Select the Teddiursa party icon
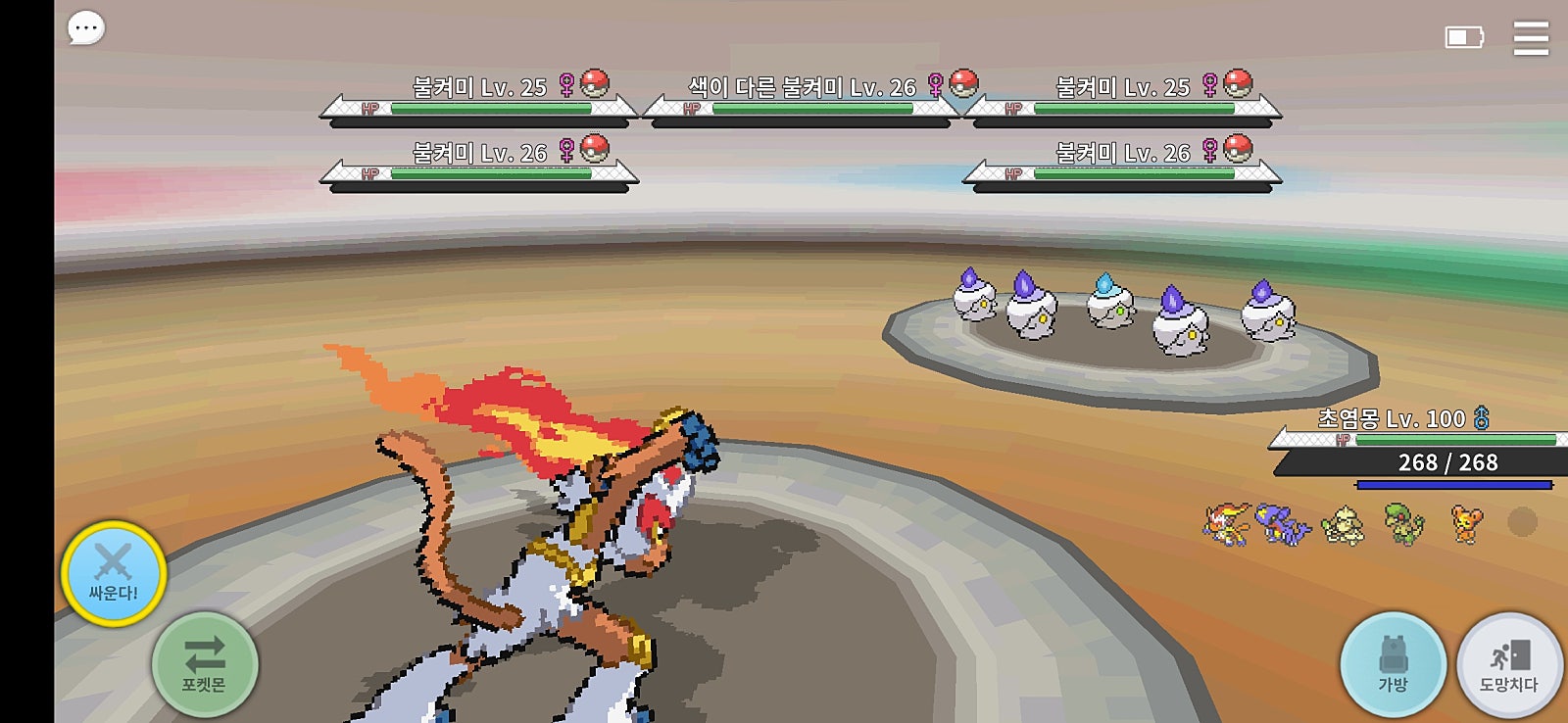Screen dimensions: 1568x723 tap(1466, 523)
